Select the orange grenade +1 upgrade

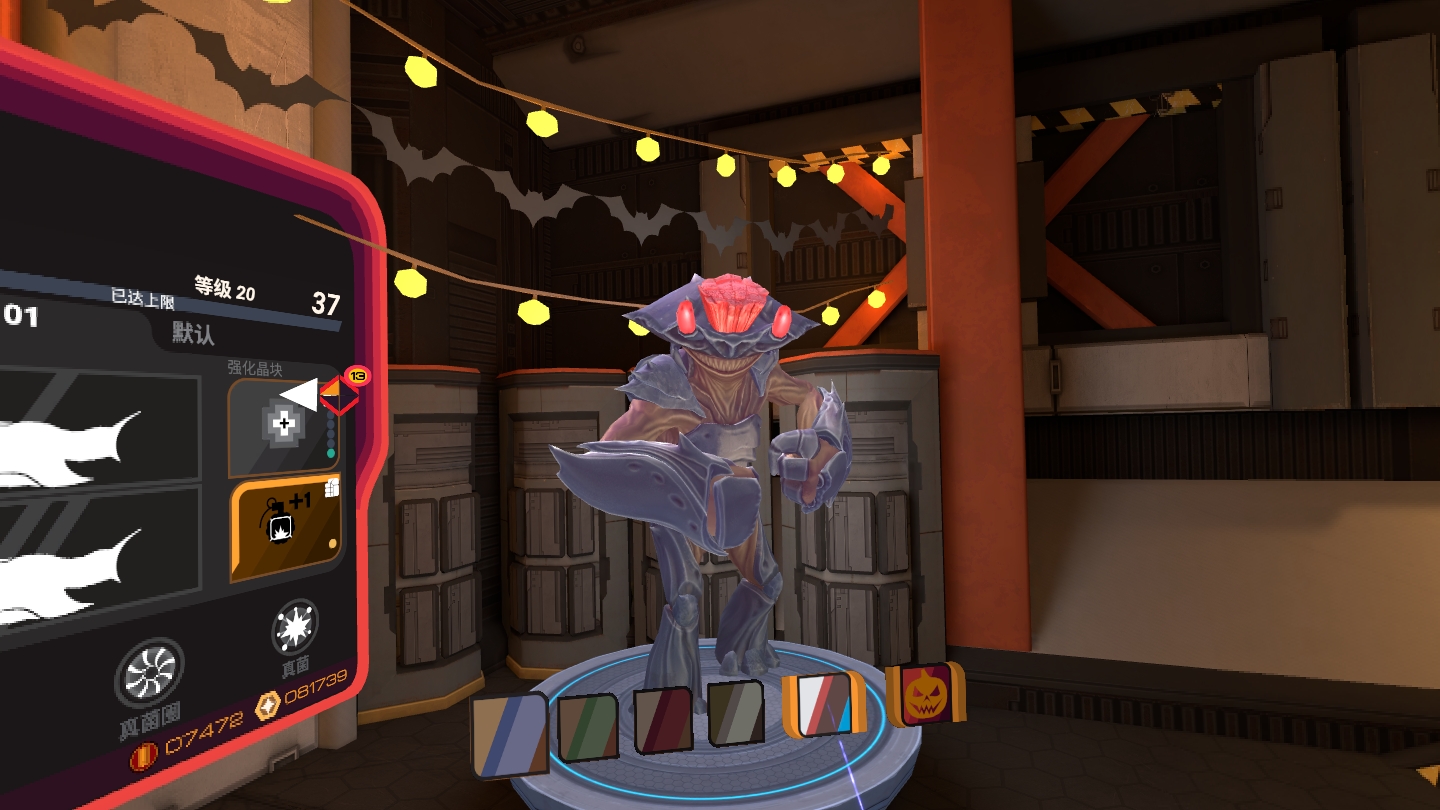pos(285,528)
